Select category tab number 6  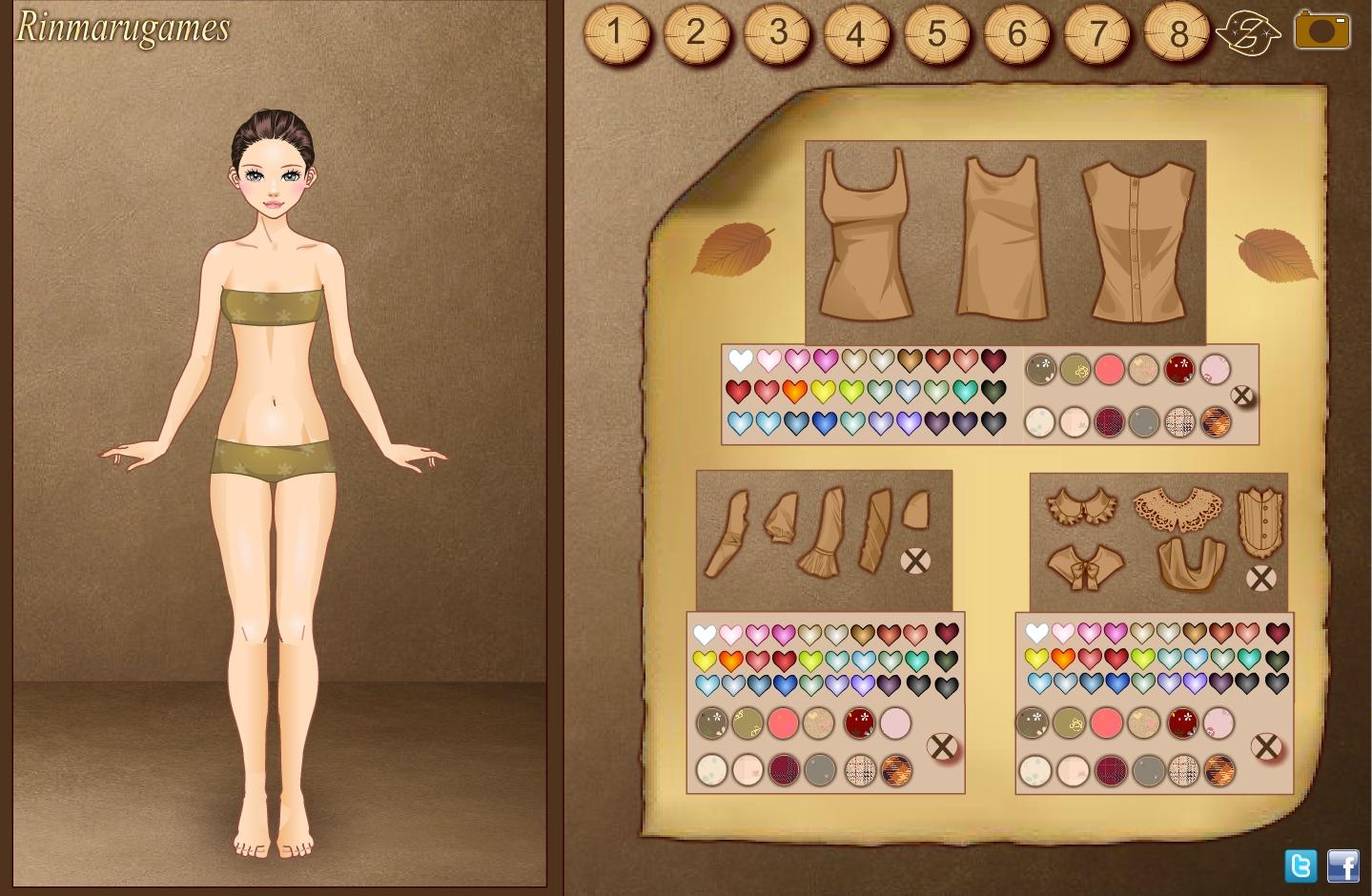point(1017,34)
